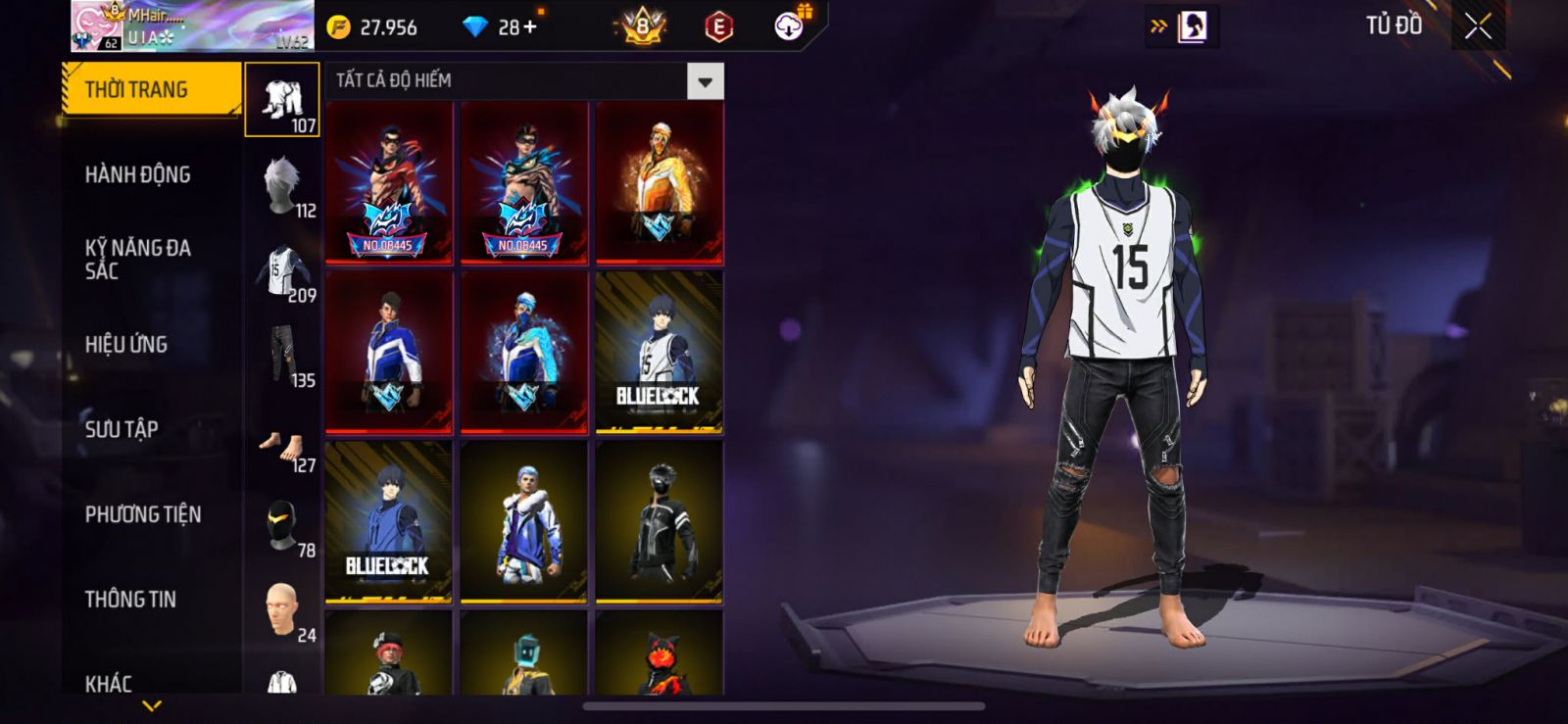Show the PHƯƠNG TIỆN tab

click(142, 514)
